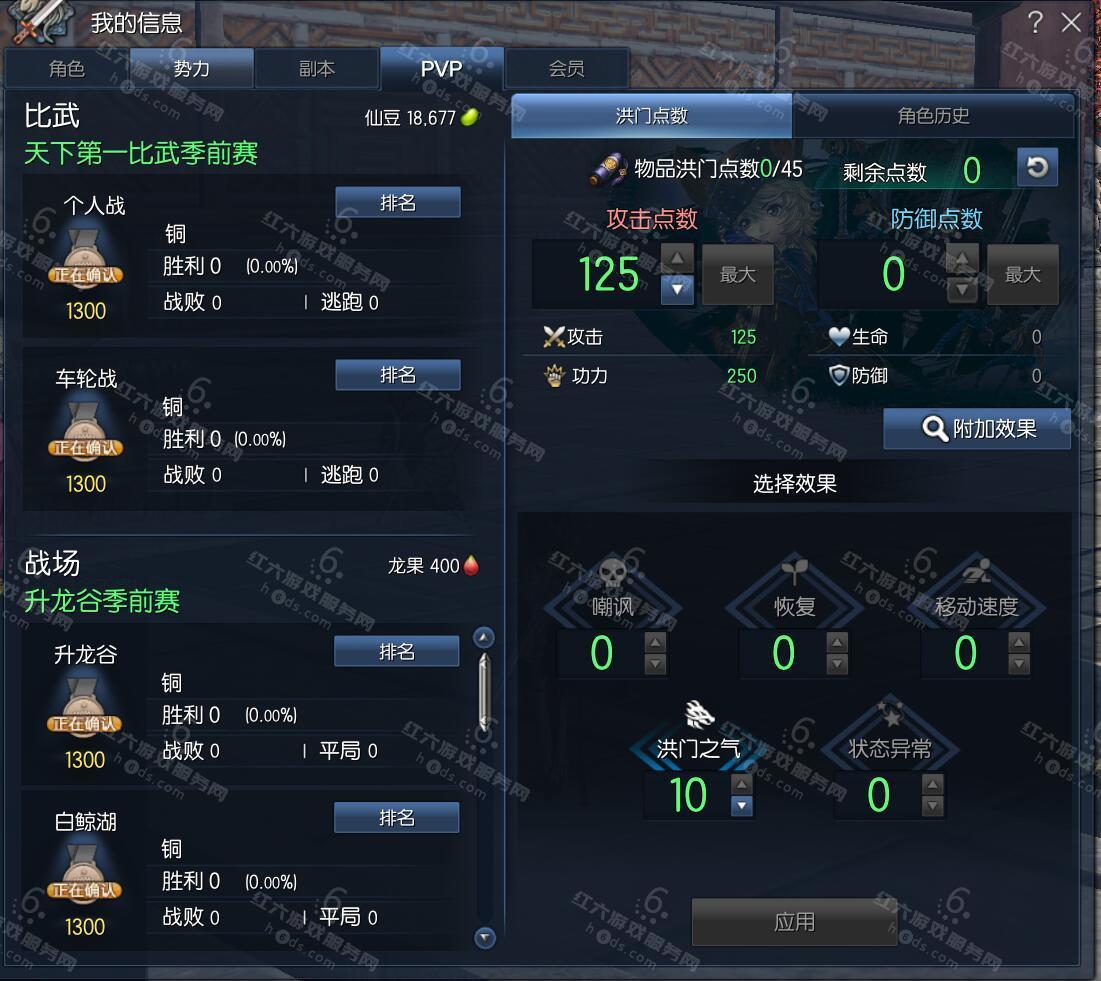Image resolution: width=1101 pixels, height=981 pixels.
Task: Show the 角色历史 tab
Action: click(933, 116)
